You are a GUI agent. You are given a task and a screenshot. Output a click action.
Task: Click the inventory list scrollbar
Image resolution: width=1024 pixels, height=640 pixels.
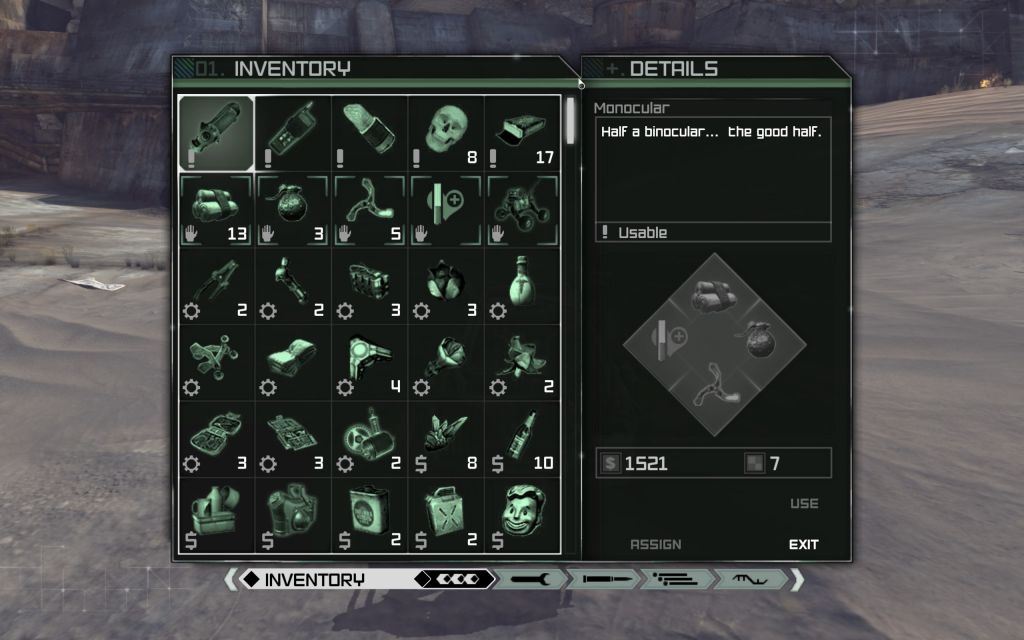click(x=571, y=122)
